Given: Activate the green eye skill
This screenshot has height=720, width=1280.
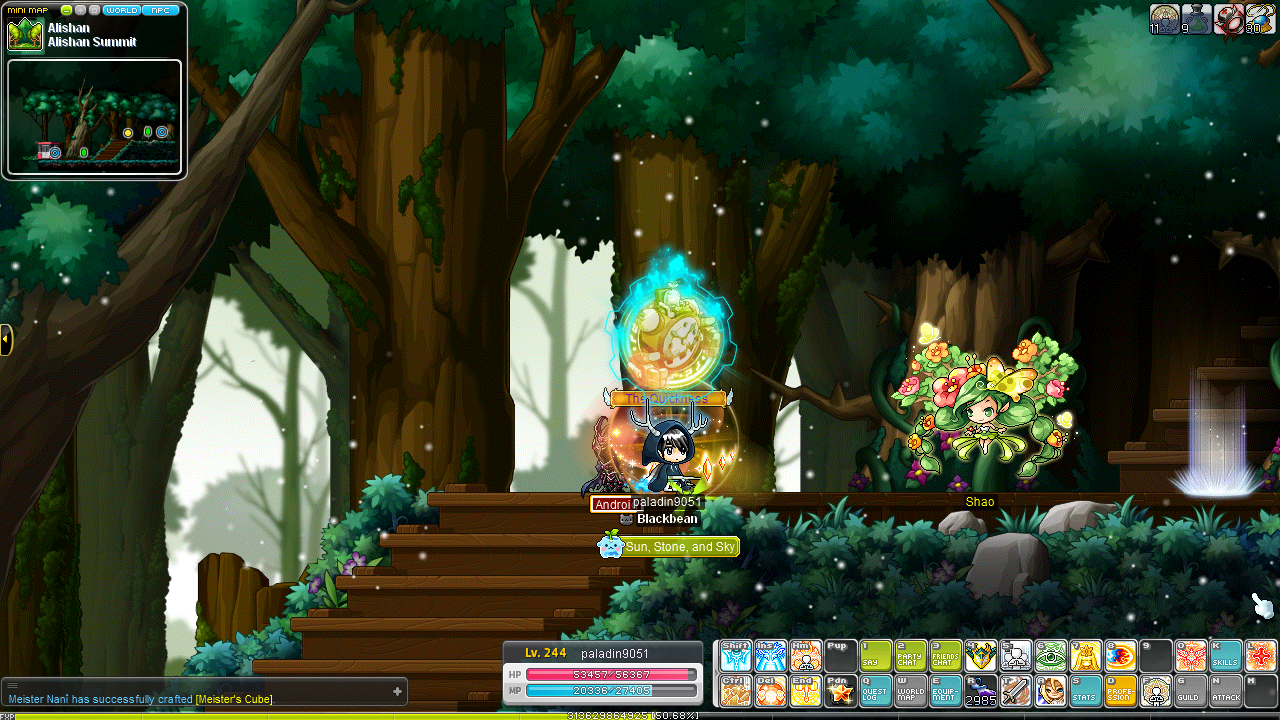Looking at the screenshot, I should tap(1050, 656).
